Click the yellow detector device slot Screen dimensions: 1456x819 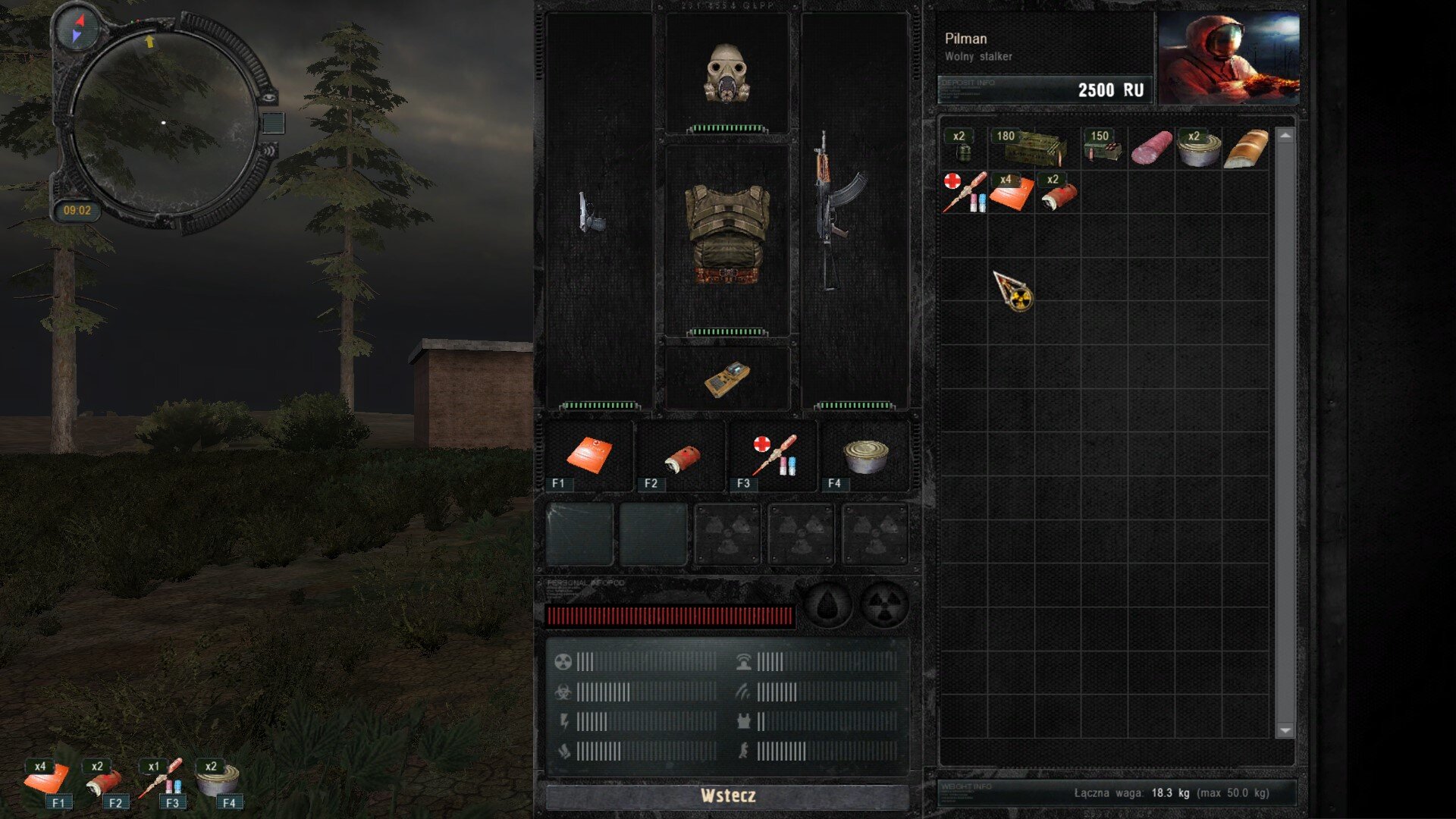point(726,378)
